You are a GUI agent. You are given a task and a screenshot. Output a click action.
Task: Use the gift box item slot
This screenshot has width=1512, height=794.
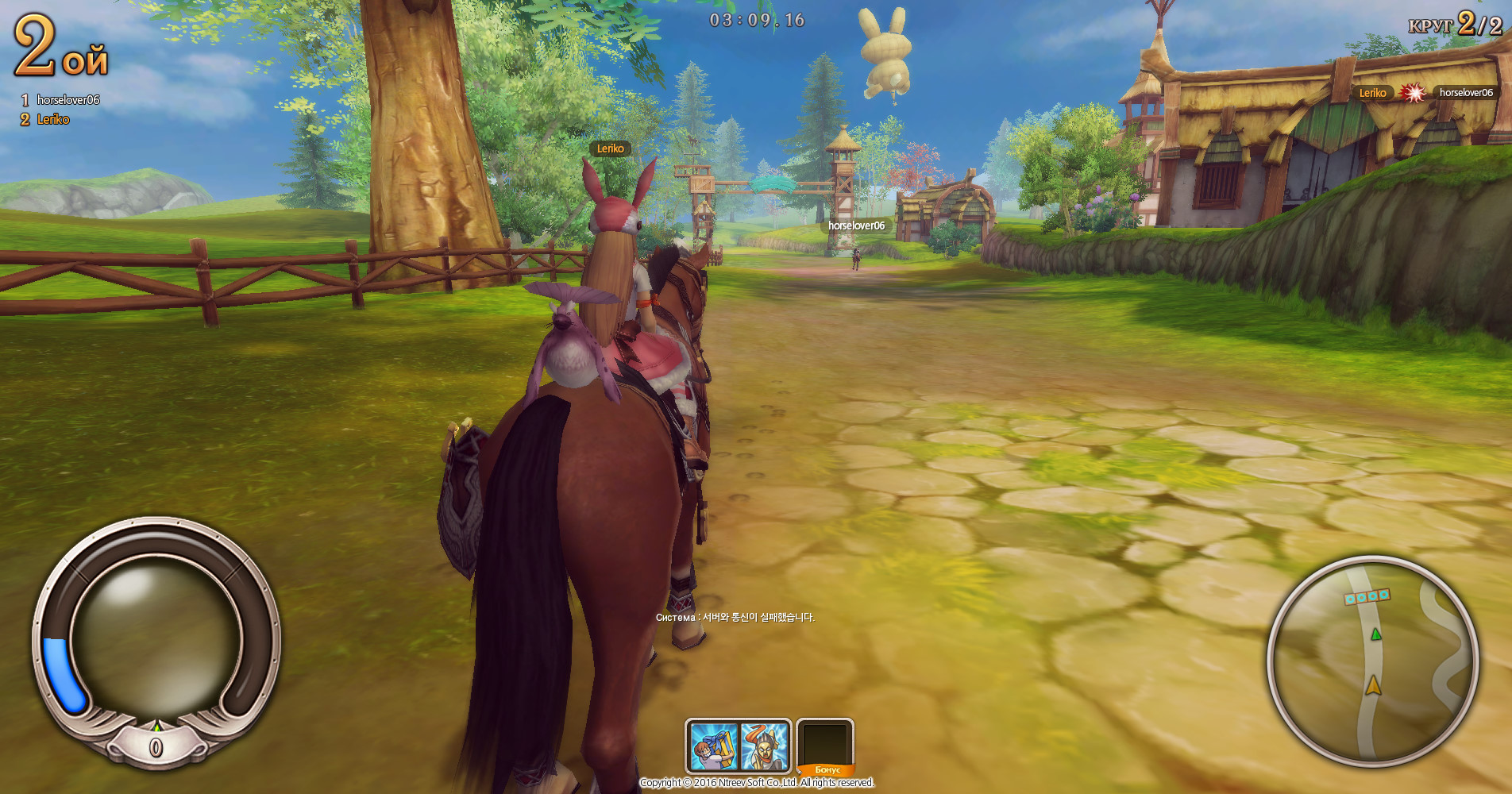712,746
